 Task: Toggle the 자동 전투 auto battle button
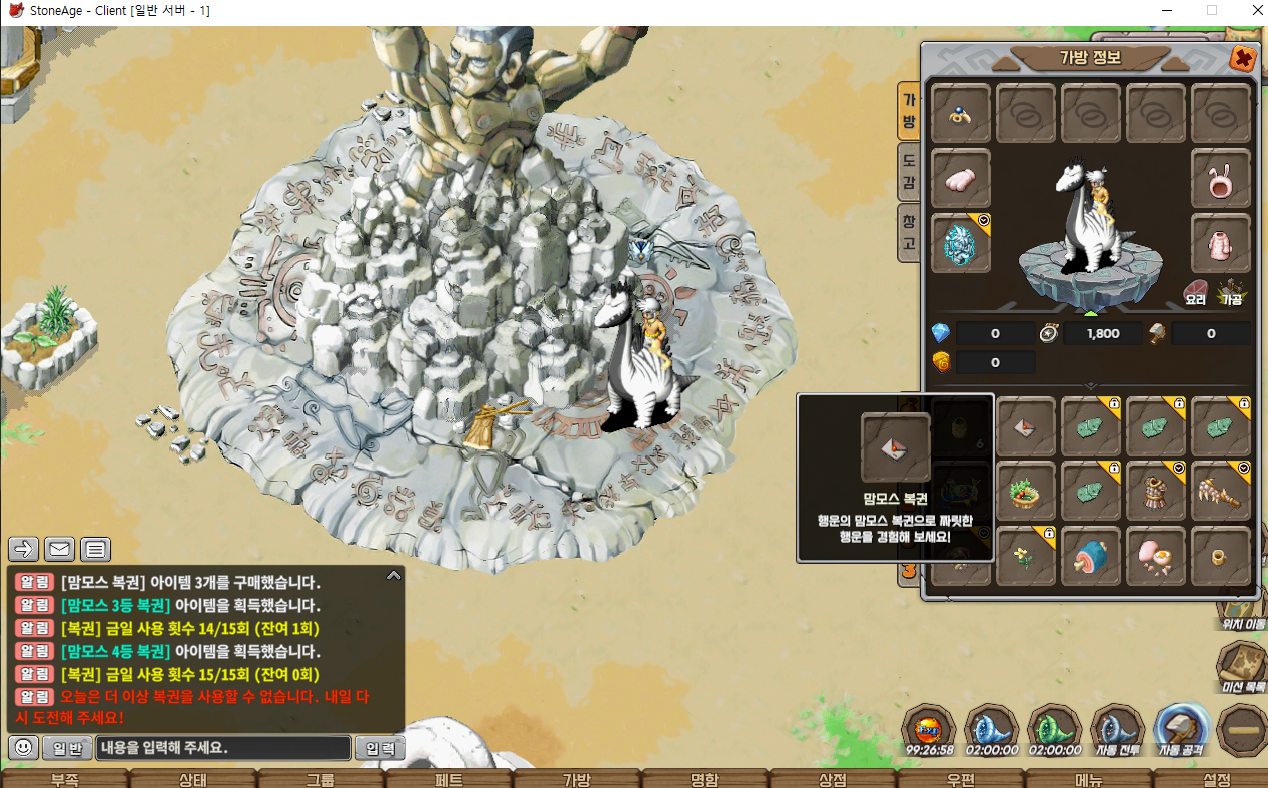[1118, 731]
